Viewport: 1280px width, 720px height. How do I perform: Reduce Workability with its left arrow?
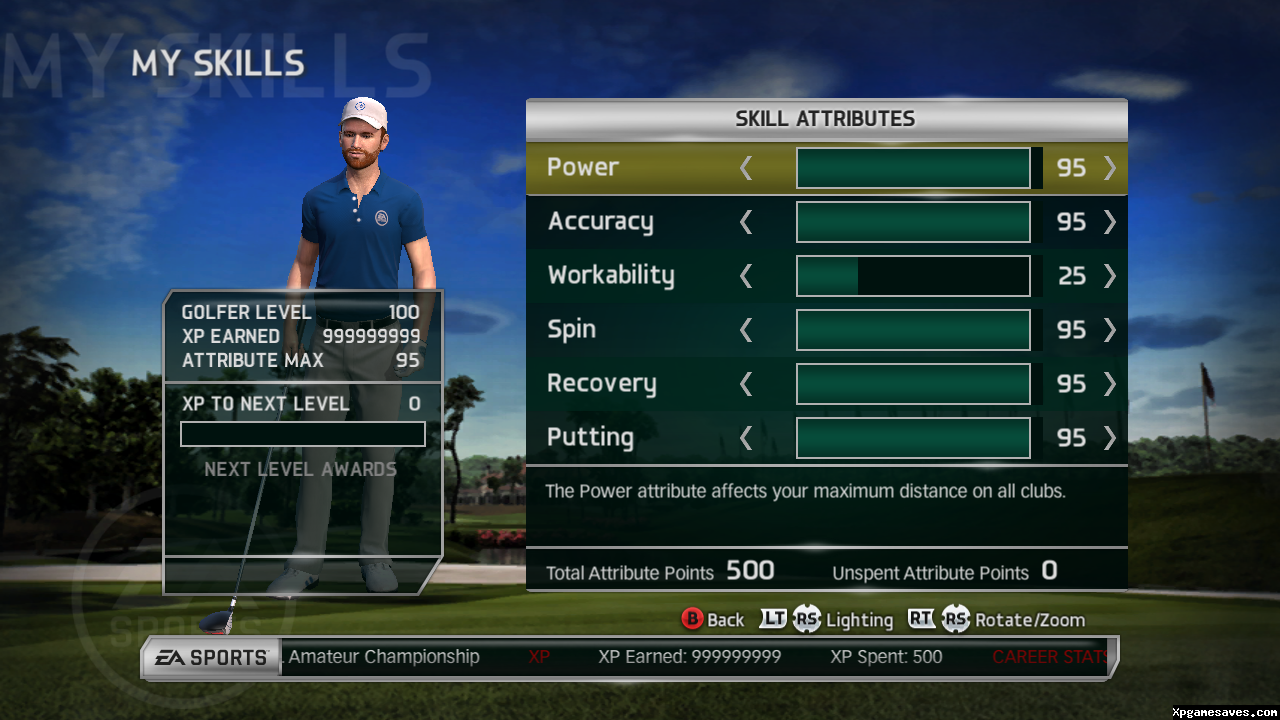point(746,276)
